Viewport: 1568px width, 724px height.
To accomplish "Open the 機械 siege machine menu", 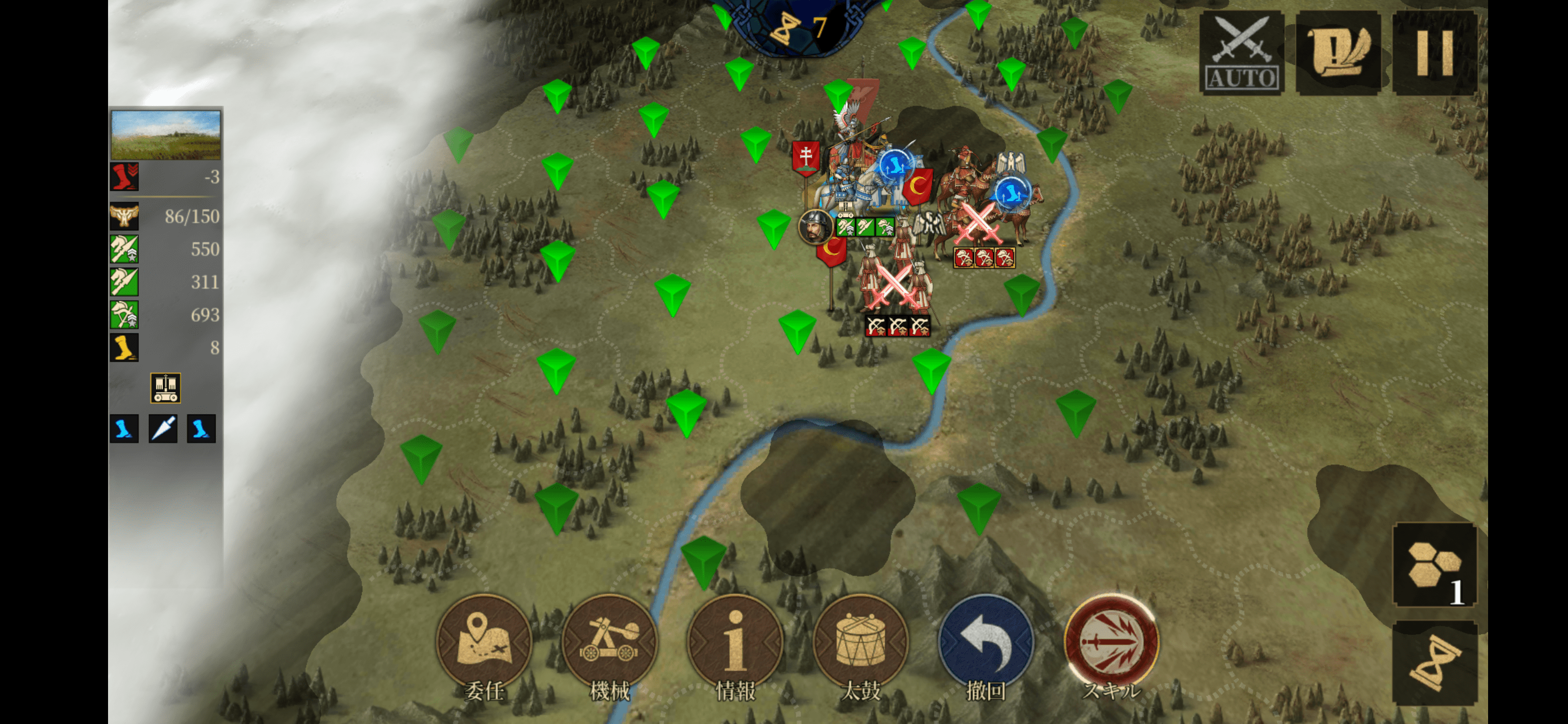I will click(x=610, y=643).
